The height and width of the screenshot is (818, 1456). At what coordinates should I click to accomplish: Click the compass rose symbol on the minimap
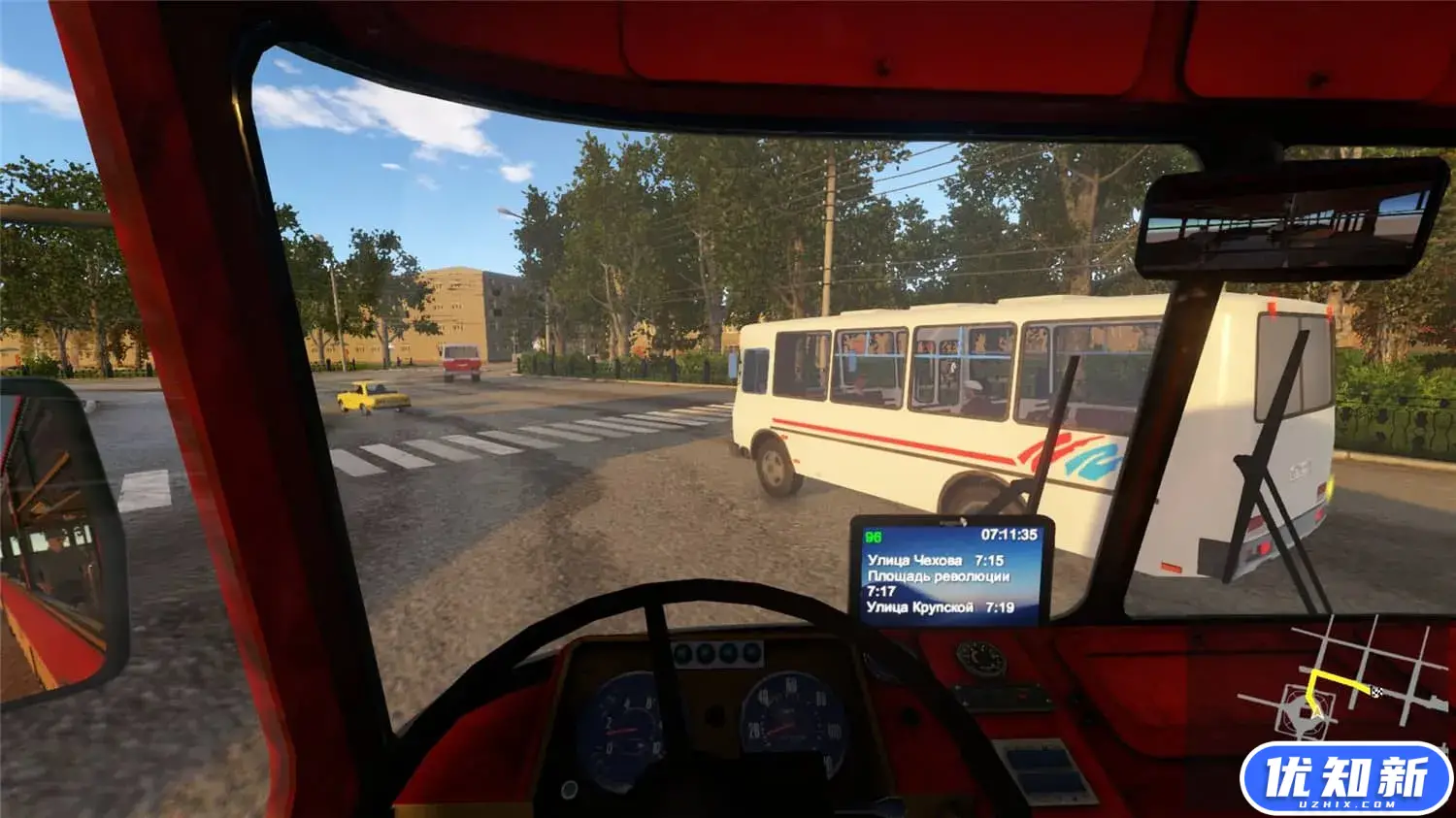[x=1304, y=713]
